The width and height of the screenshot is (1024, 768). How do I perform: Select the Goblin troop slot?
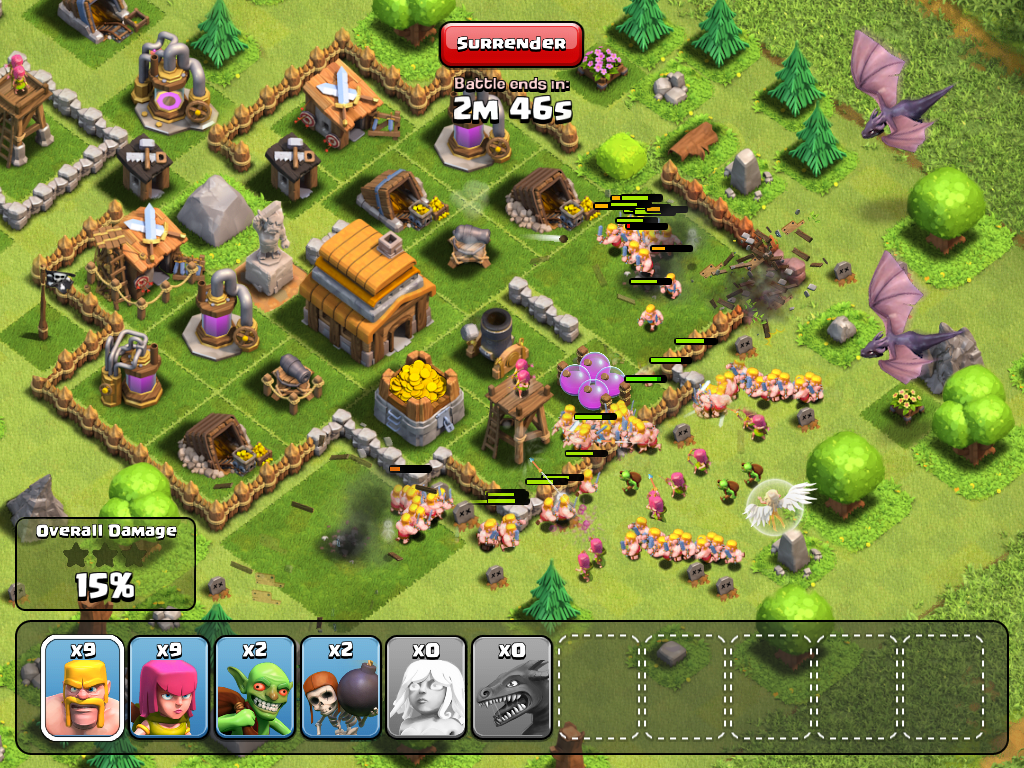(255, 687)
